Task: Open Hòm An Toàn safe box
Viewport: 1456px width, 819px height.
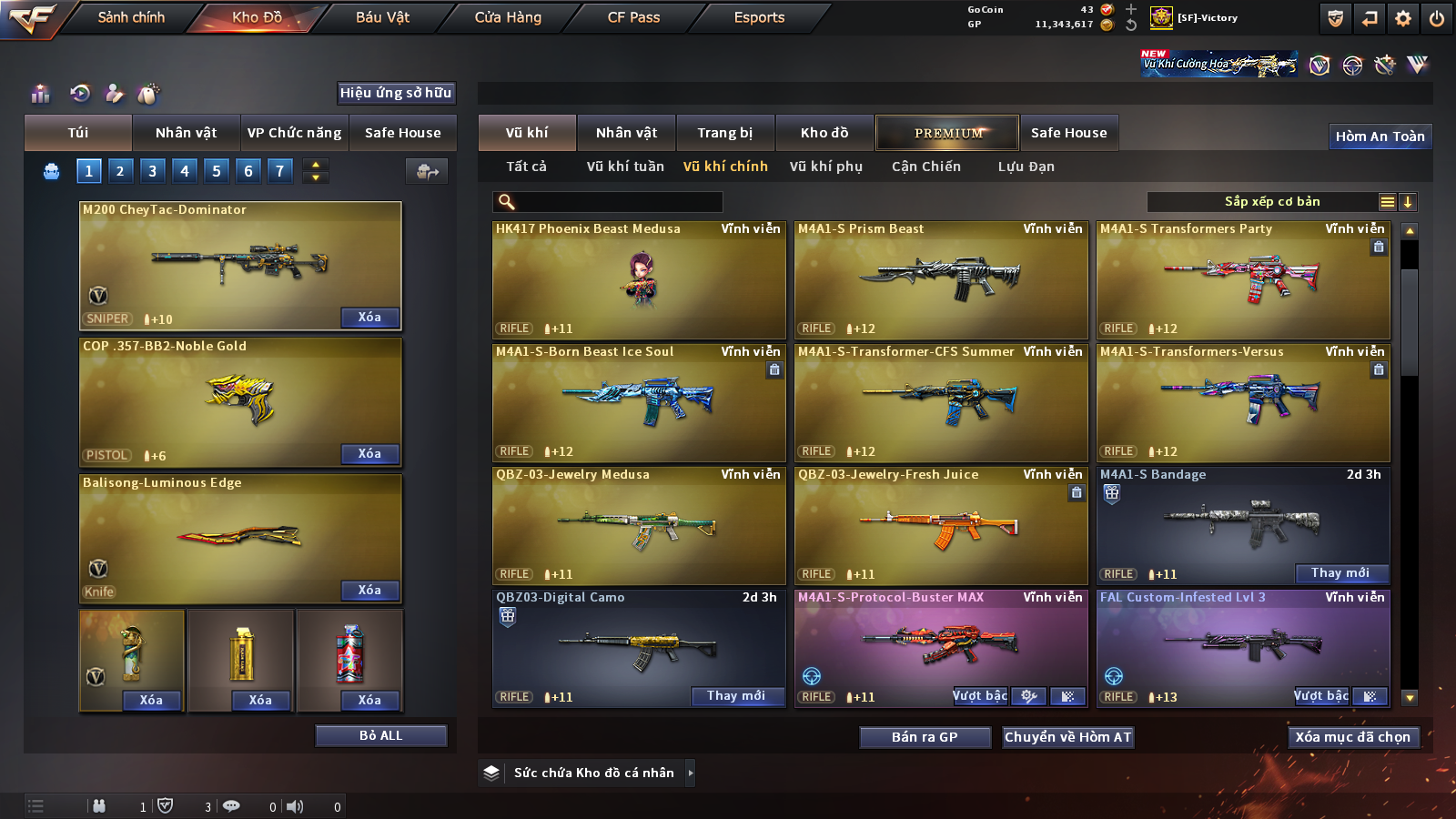Action: pos(1380,136)
